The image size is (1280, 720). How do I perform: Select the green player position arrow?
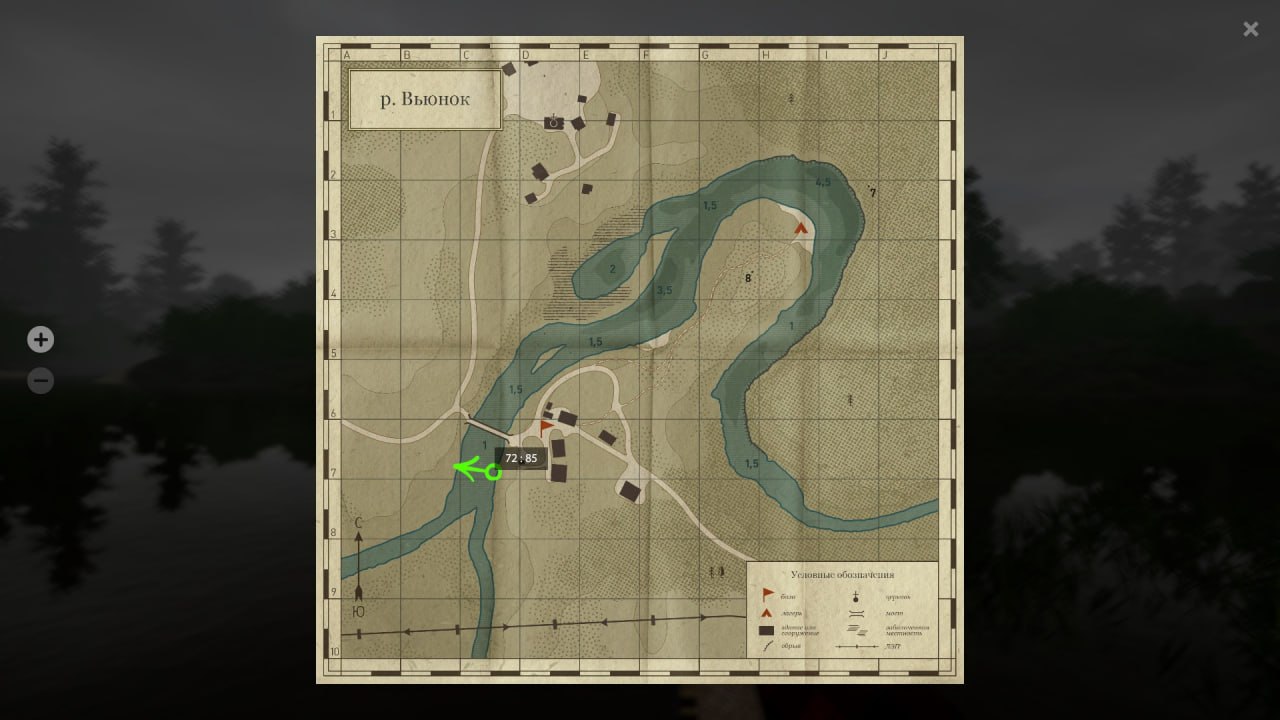click(472, 468)
